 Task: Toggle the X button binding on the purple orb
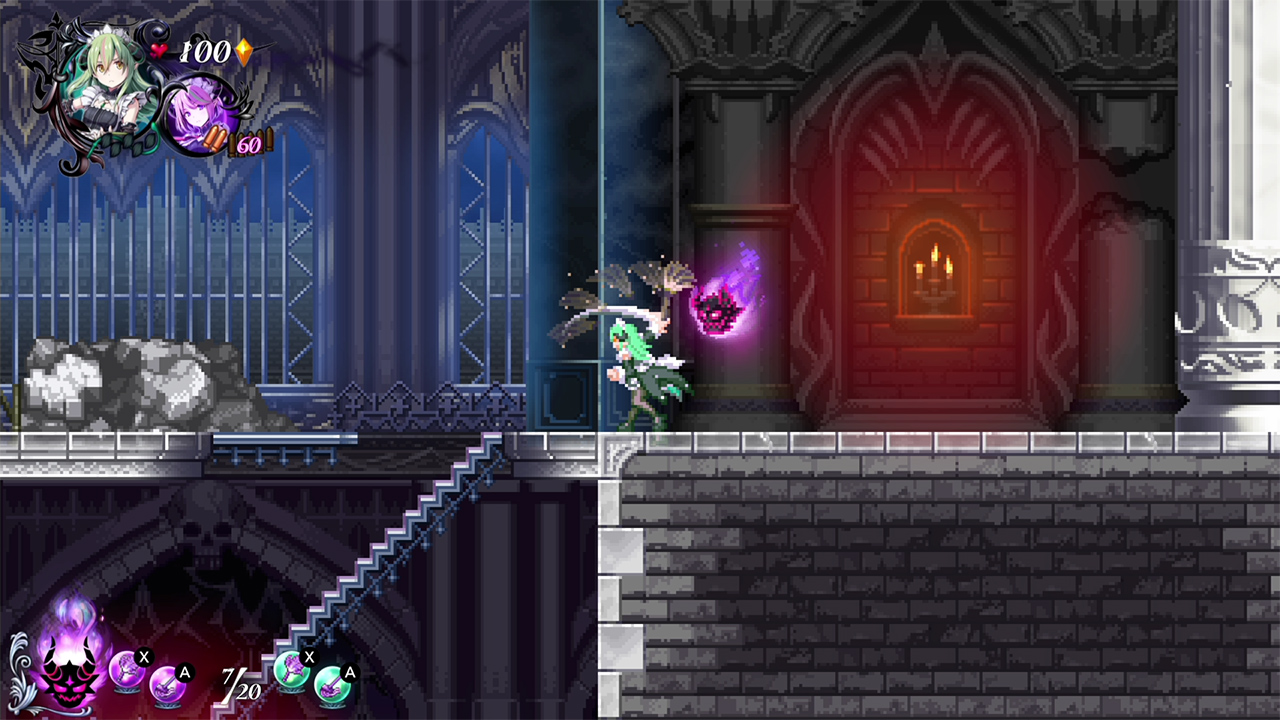coord(144,657)
